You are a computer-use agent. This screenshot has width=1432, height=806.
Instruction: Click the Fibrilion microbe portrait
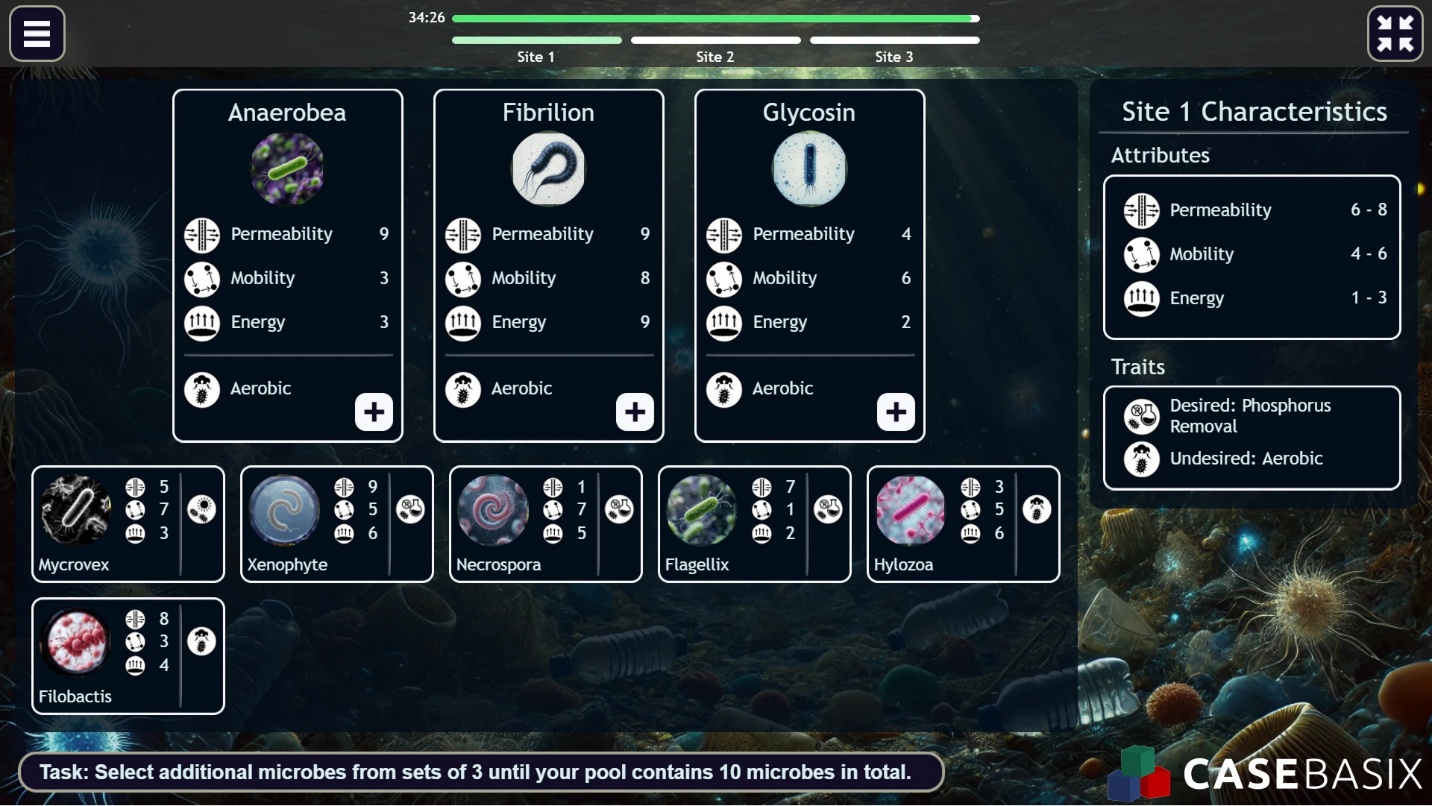click(548, 169)
